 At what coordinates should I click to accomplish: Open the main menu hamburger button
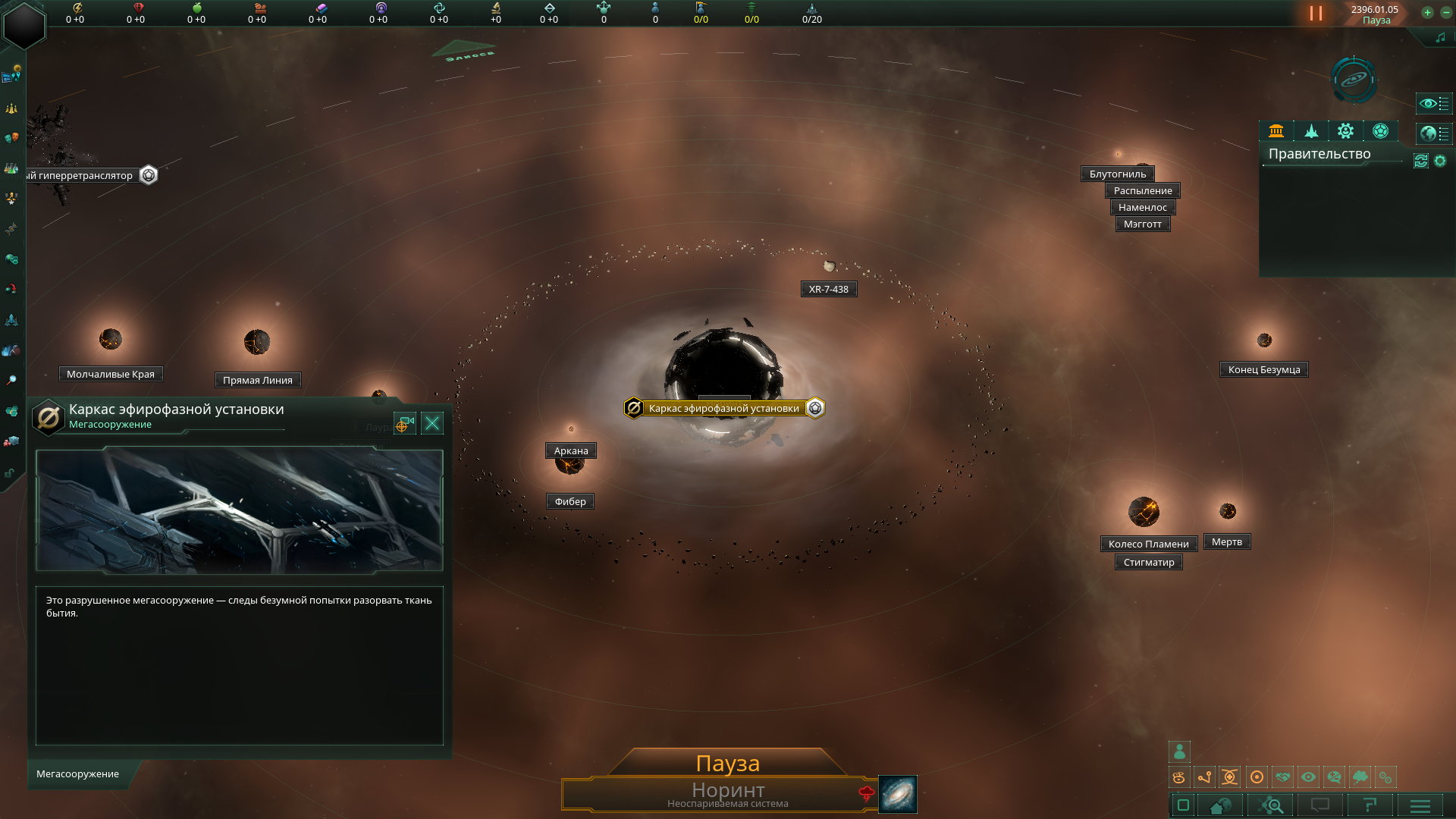(1420, 805)
